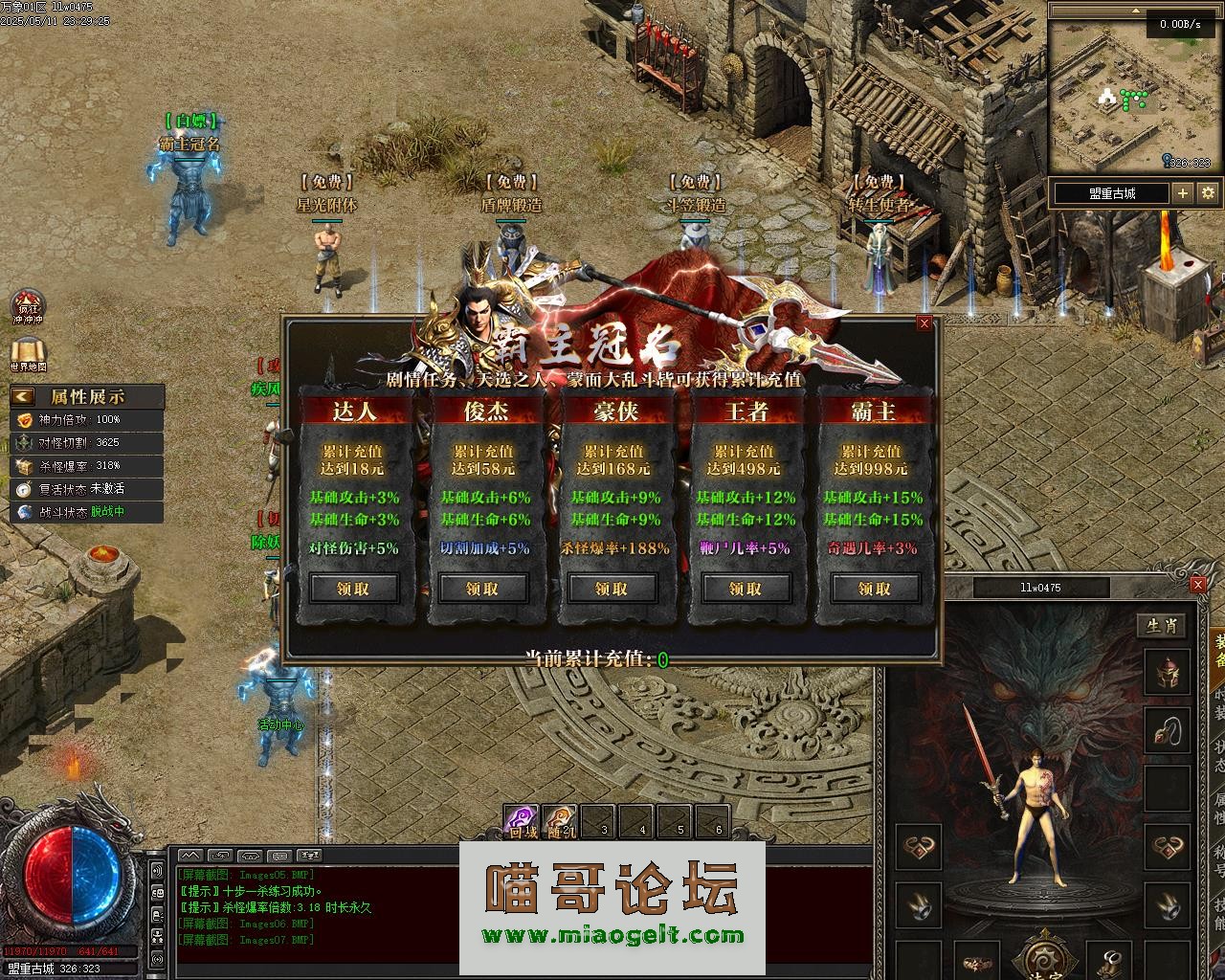Open the 疯狂冲冲冲 event icon
Image resolution: width=1225 pixels, height=980 pixels.
[x=28, y=306]
